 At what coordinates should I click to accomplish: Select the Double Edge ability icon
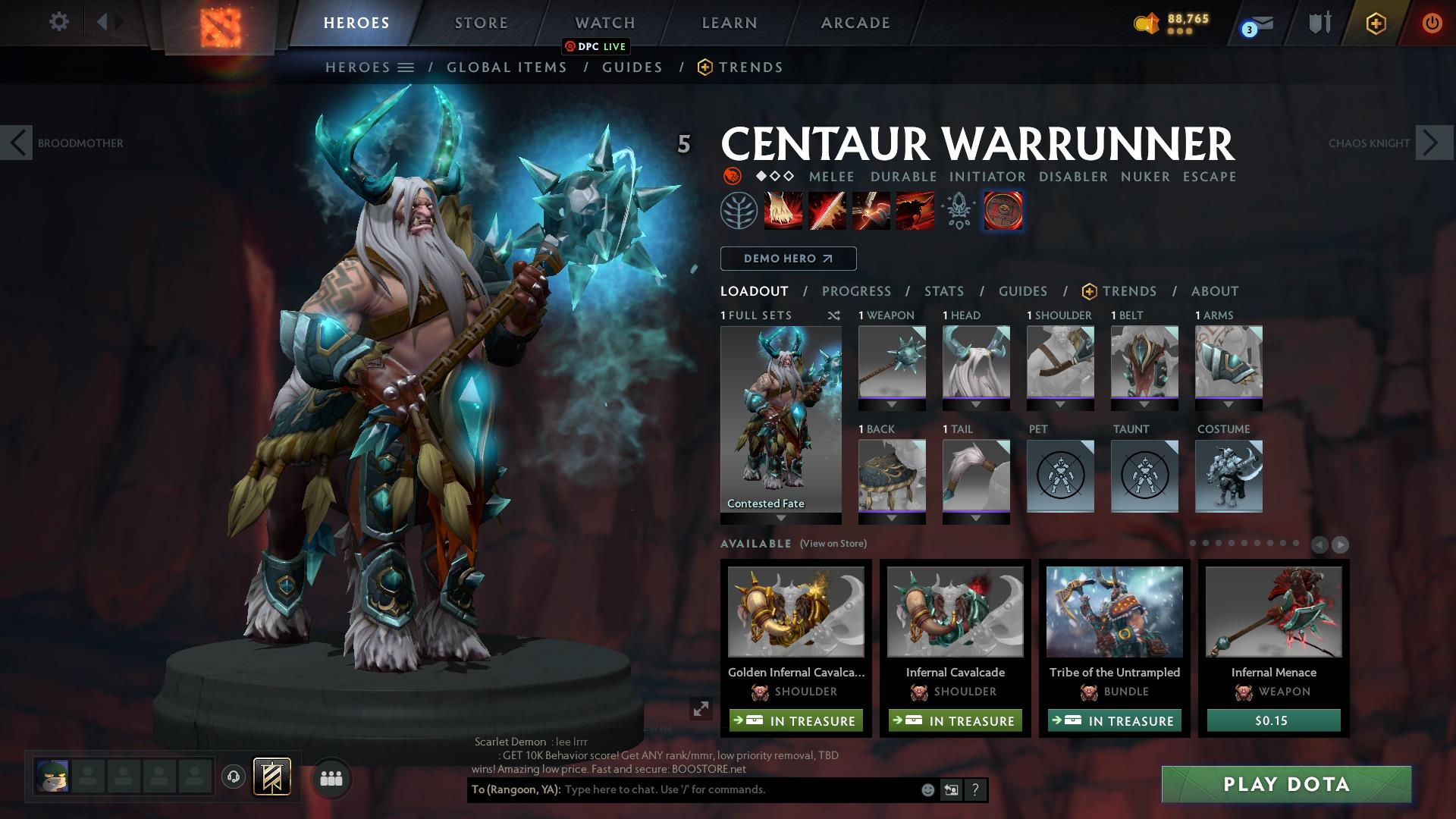[x=827, y=210]
